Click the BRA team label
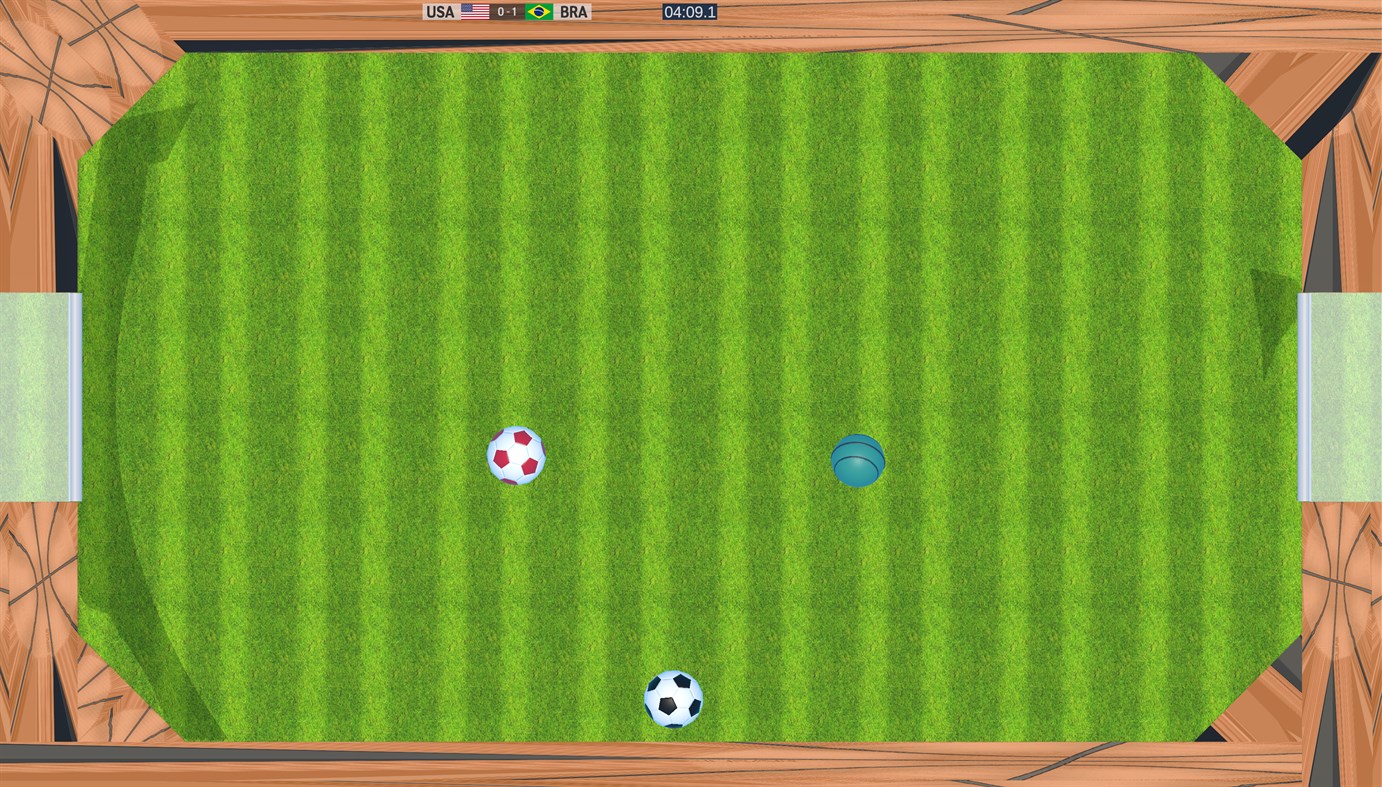 point(572,11)
